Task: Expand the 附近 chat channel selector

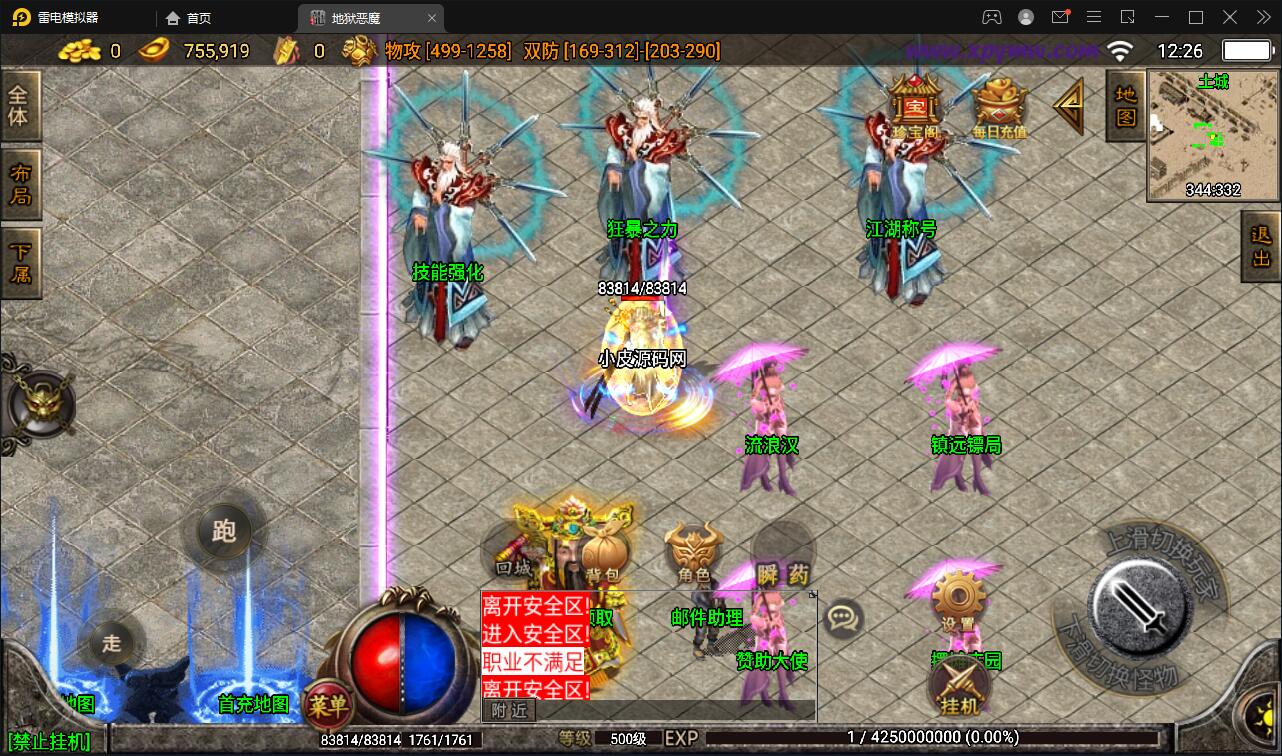Action: 510,710
